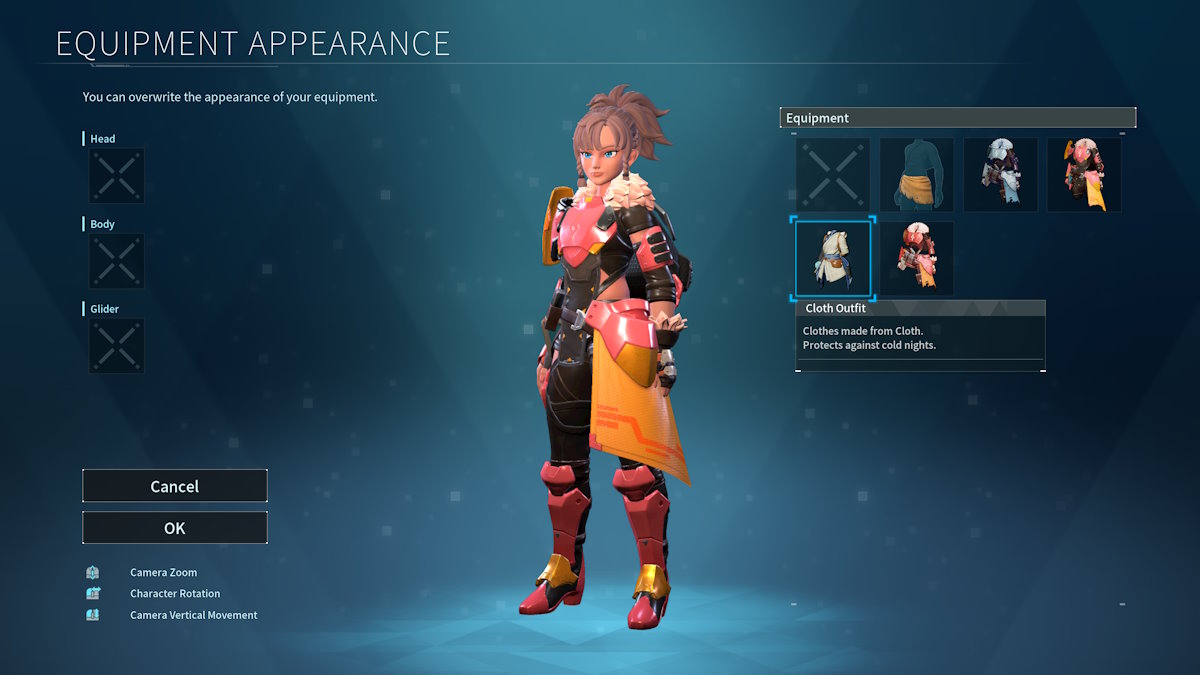The image size is (1200, 675).
Task: Select the crossed-out no-appearance option in Equipment
Action: pyautogui.click(x=833, y=175)
